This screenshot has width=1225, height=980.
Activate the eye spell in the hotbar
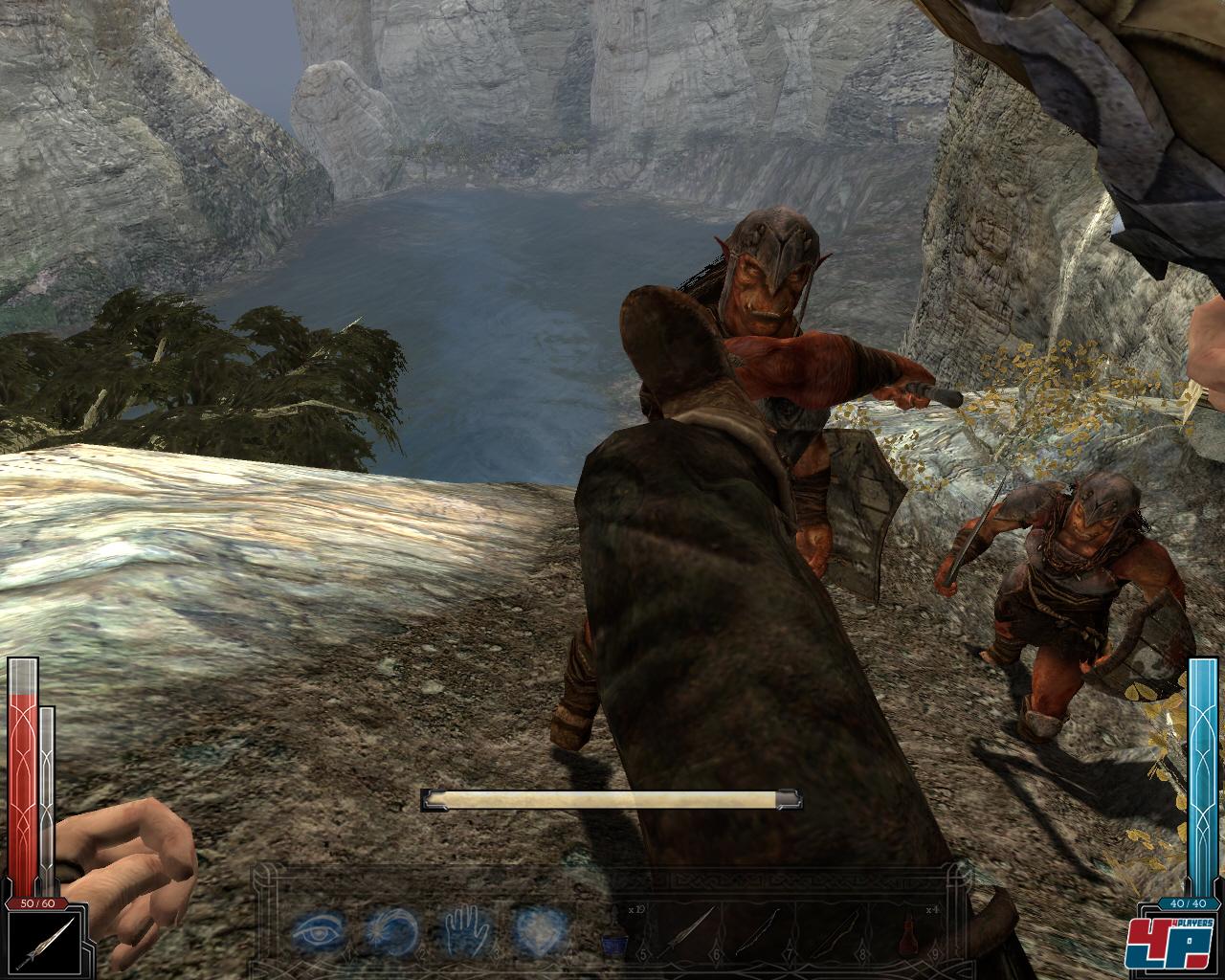pyautogui.click(x=317, y=929)
